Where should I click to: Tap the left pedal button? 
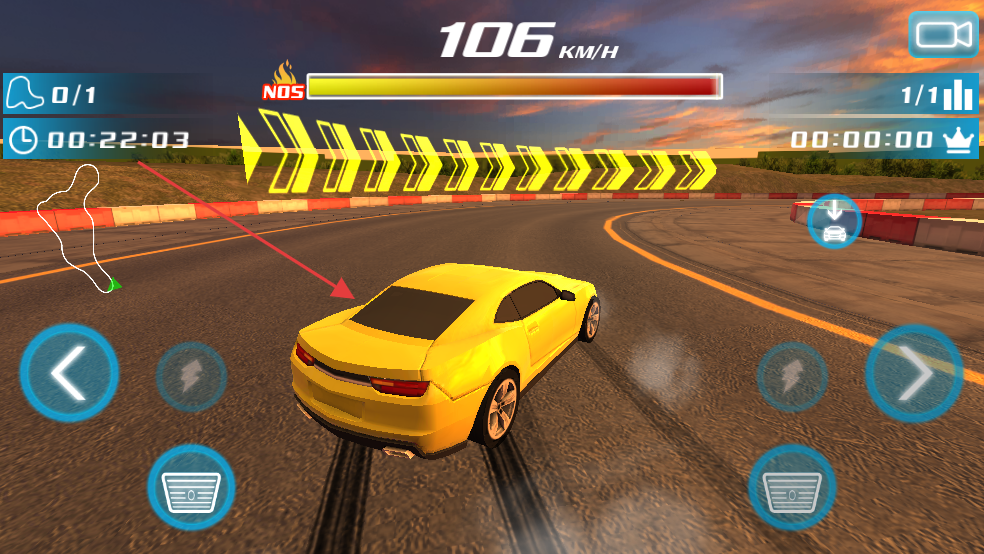click(x=191, y=488)
